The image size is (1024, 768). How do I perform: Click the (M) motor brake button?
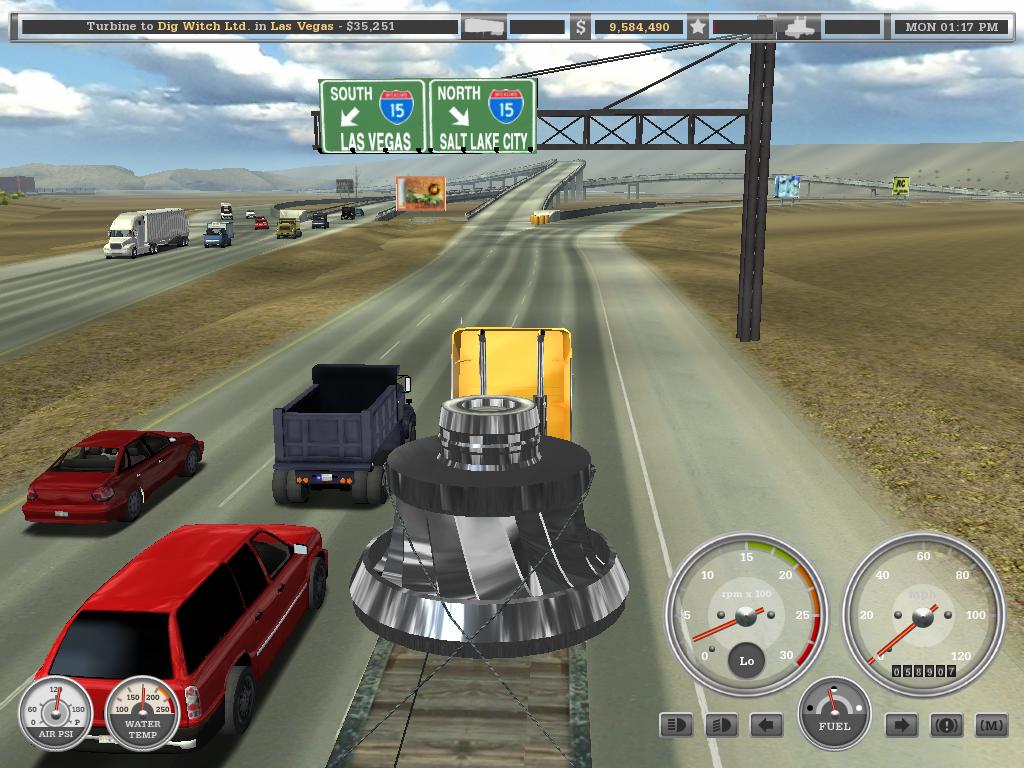click(990, 725)
